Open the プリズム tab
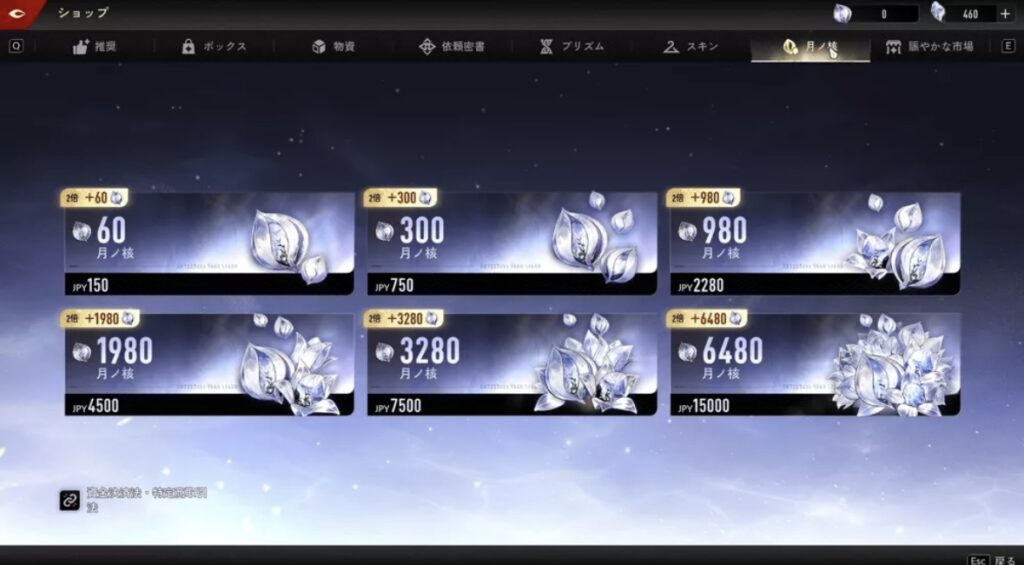 (x=572, y=47)
